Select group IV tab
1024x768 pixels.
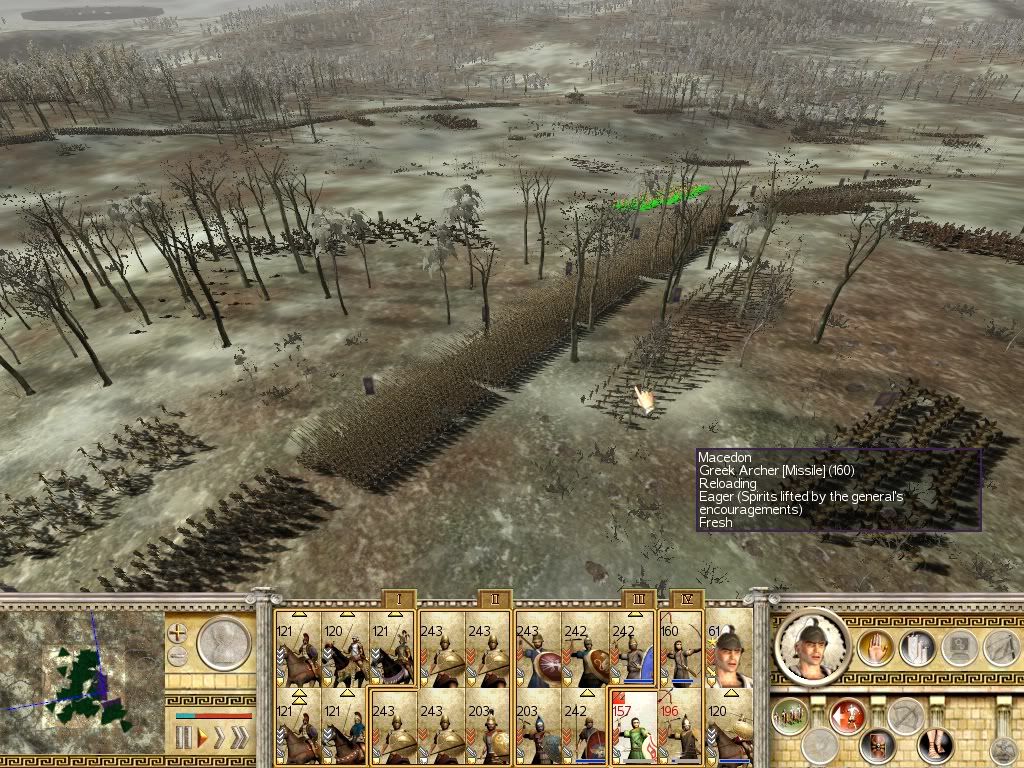pos(683,599)
